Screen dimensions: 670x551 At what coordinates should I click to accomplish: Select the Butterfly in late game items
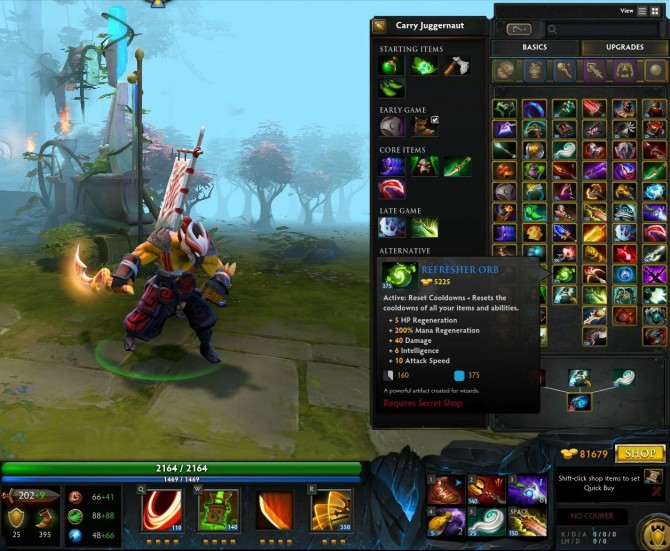pos(424,227)
